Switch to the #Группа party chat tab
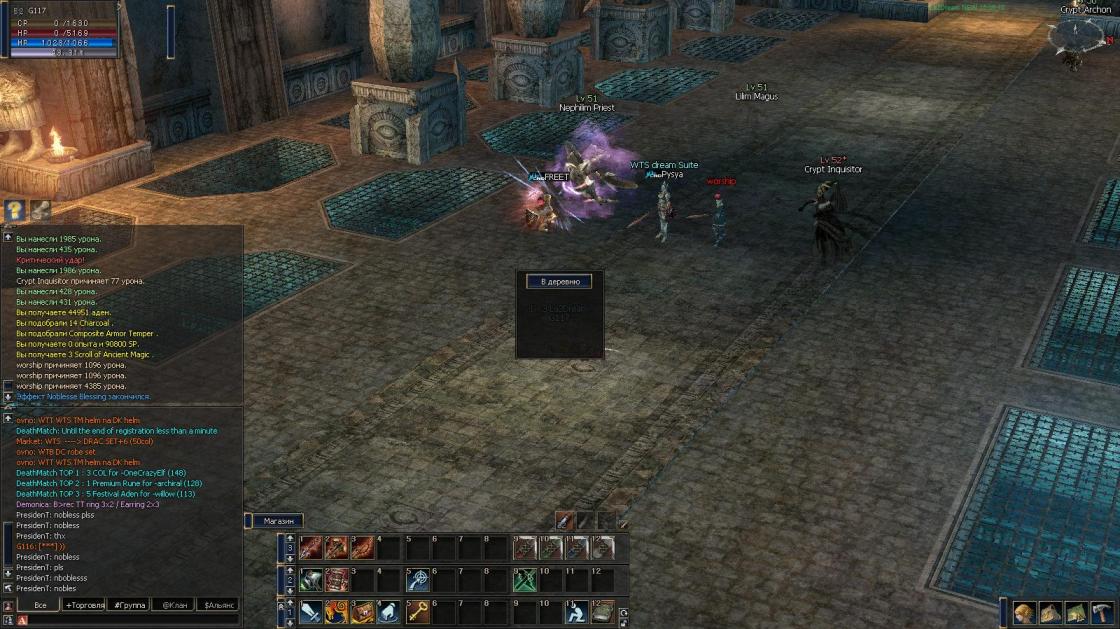The width and height of the screenshot is (1120, 629). point(129,605)
